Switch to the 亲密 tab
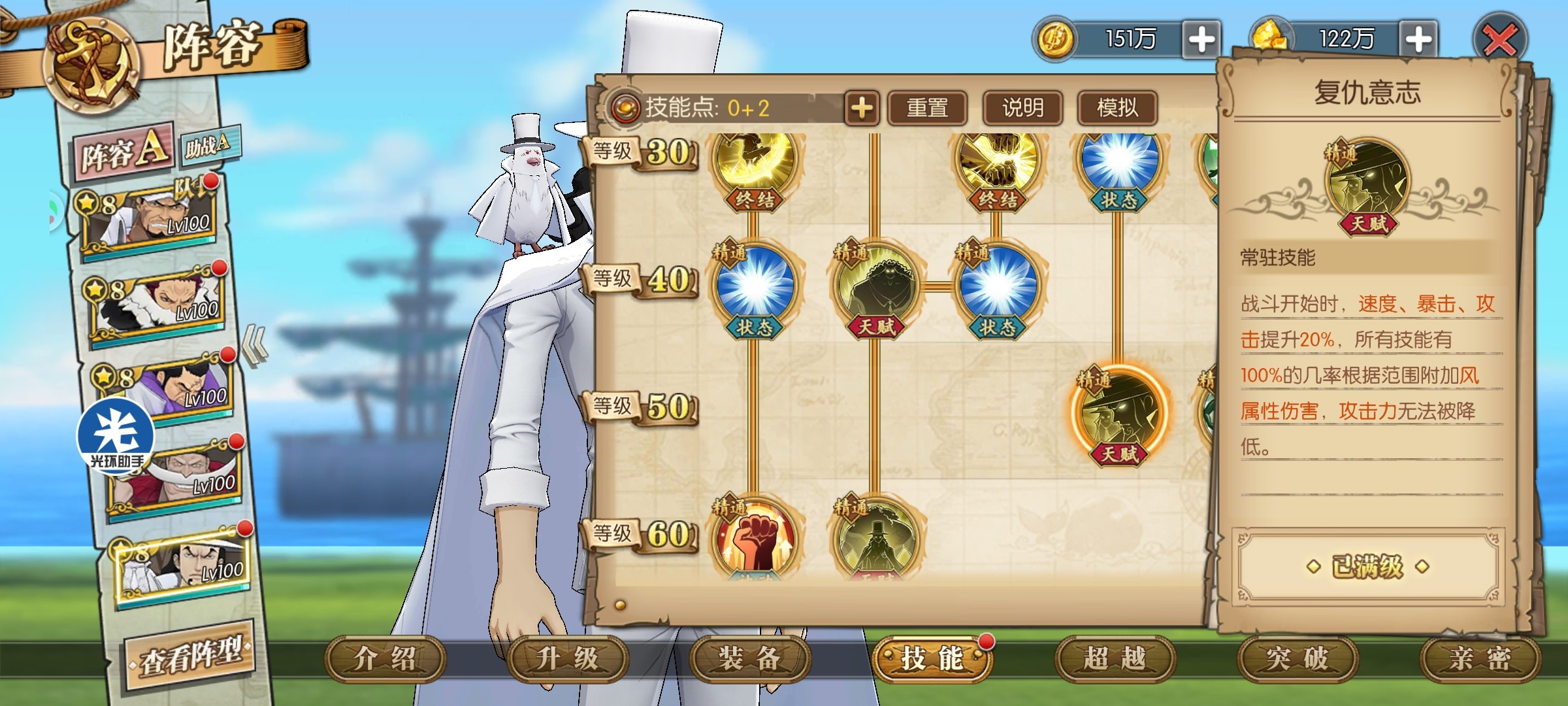This screenshot has width=1568, height=706. pos(1480,659)
